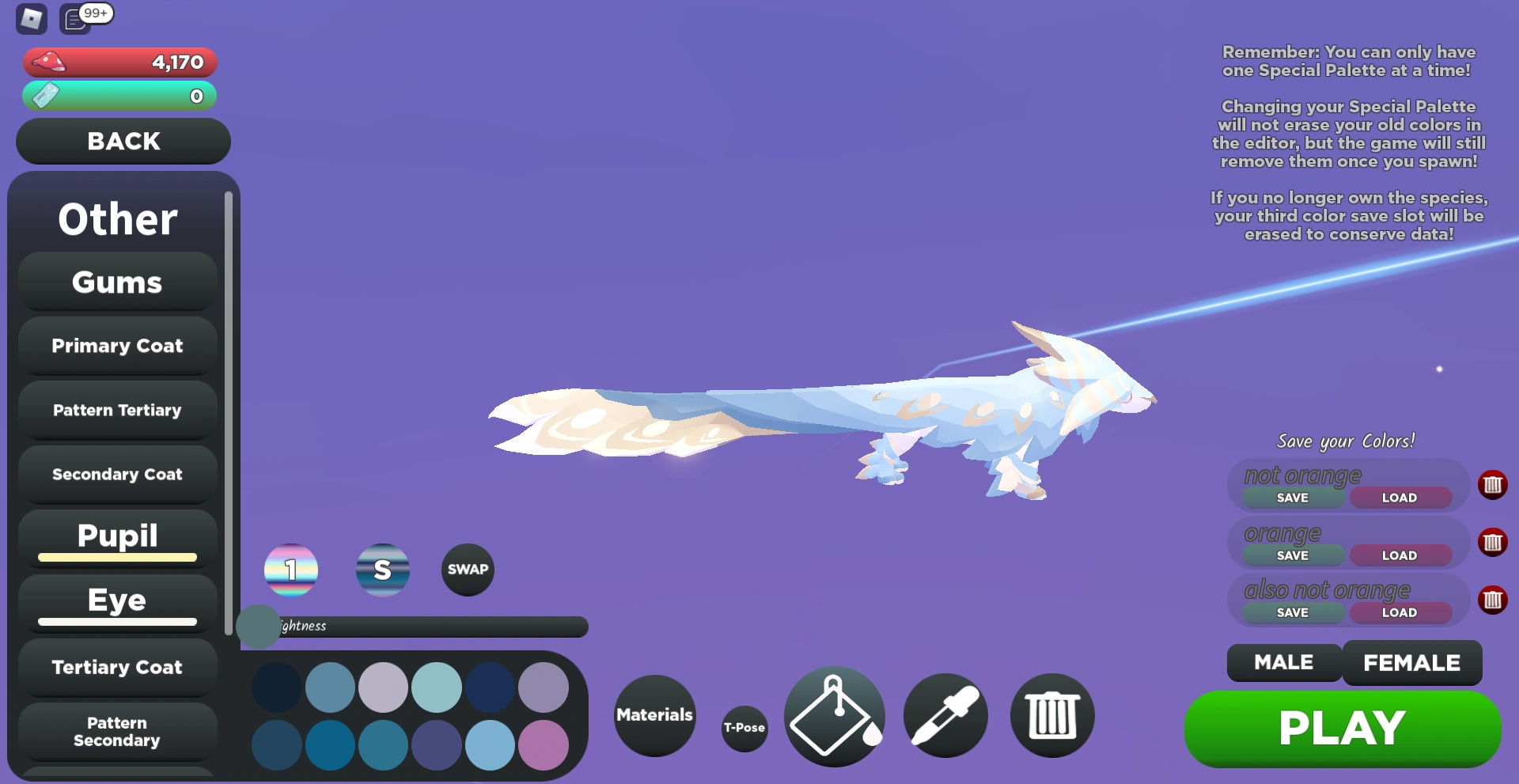Toggle the T-Pose view
This screenshot has height=784, width=1519.
(x=744, y=727)
